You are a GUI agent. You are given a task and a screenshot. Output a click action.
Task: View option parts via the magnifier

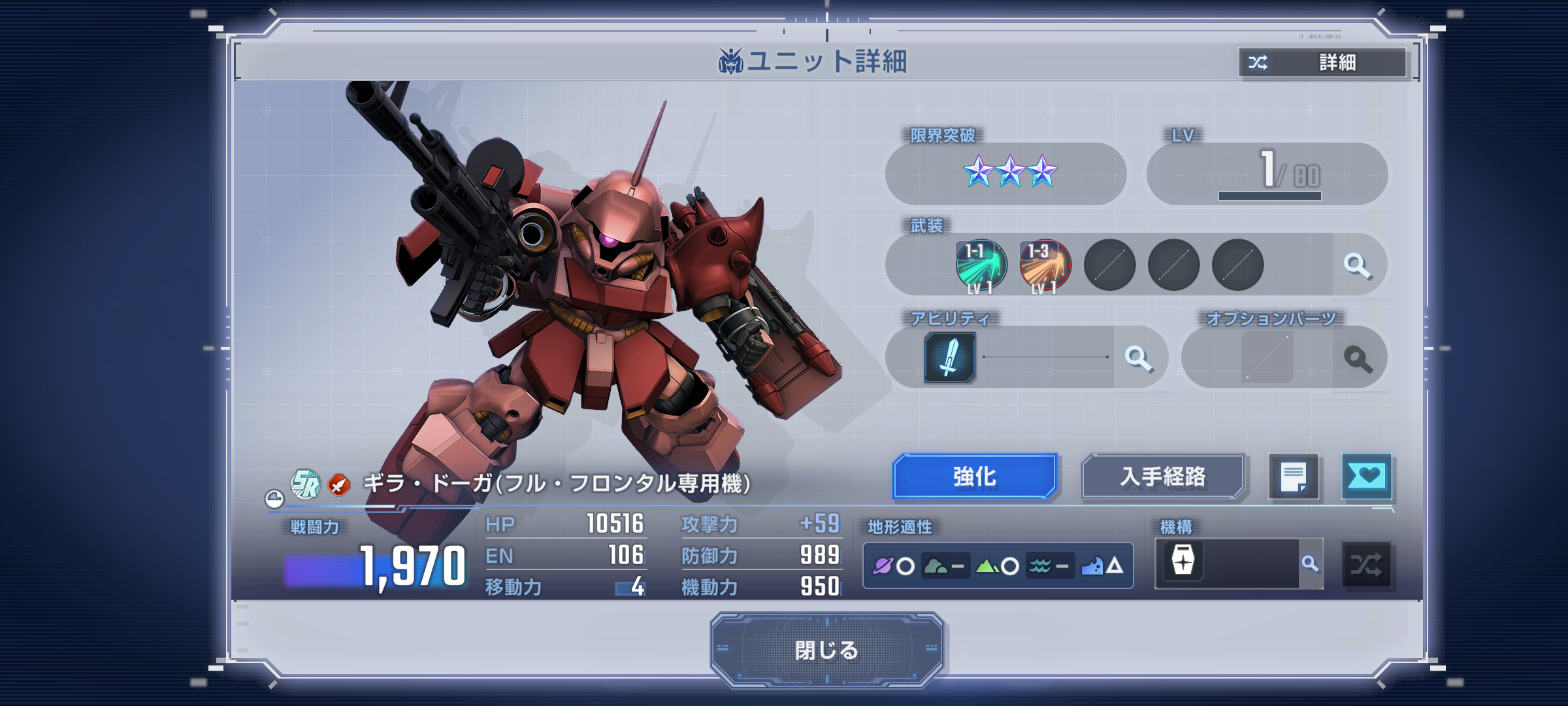1358,358
